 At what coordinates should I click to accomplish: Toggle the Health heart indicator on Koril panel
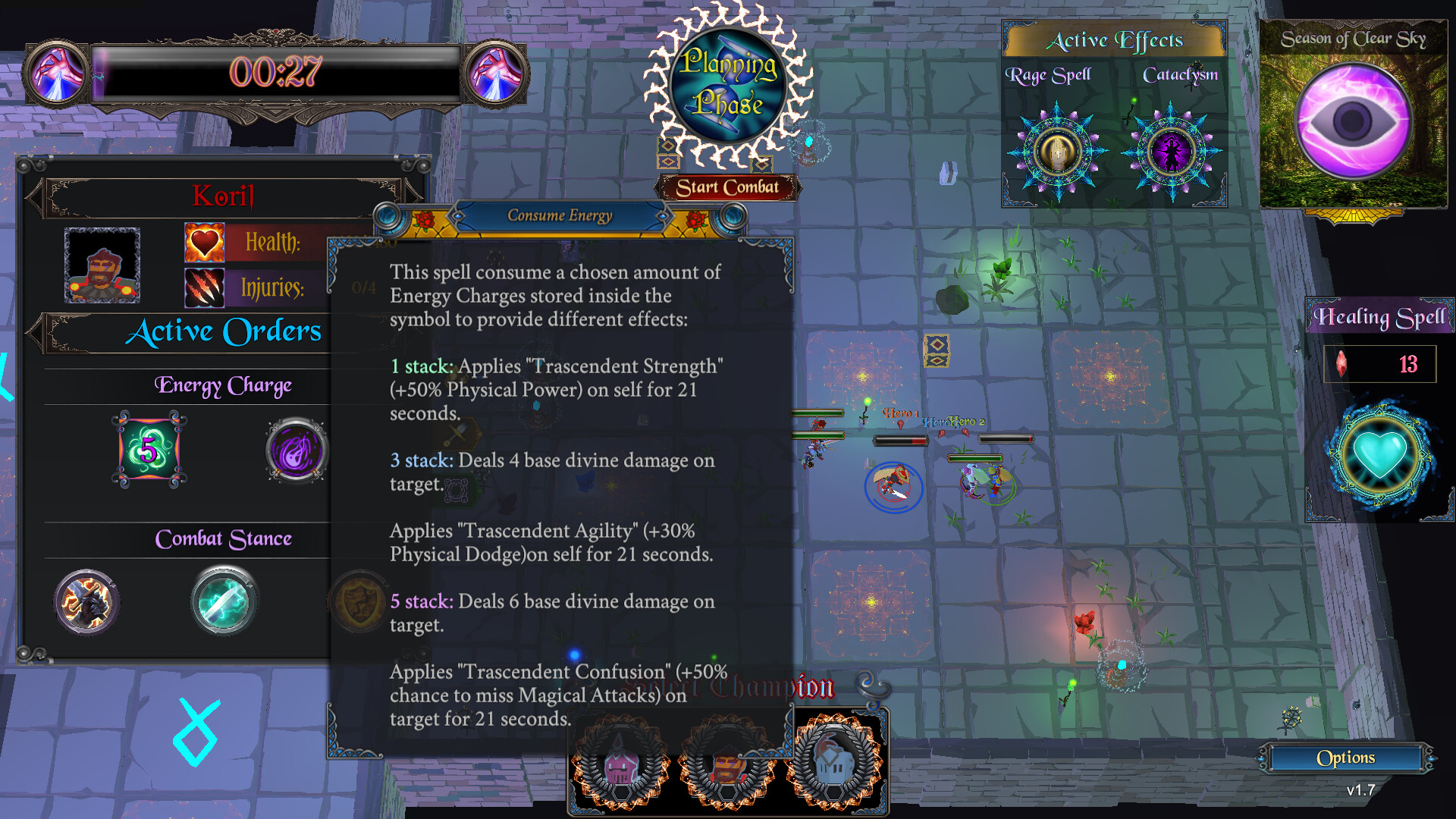click(203, 241)
